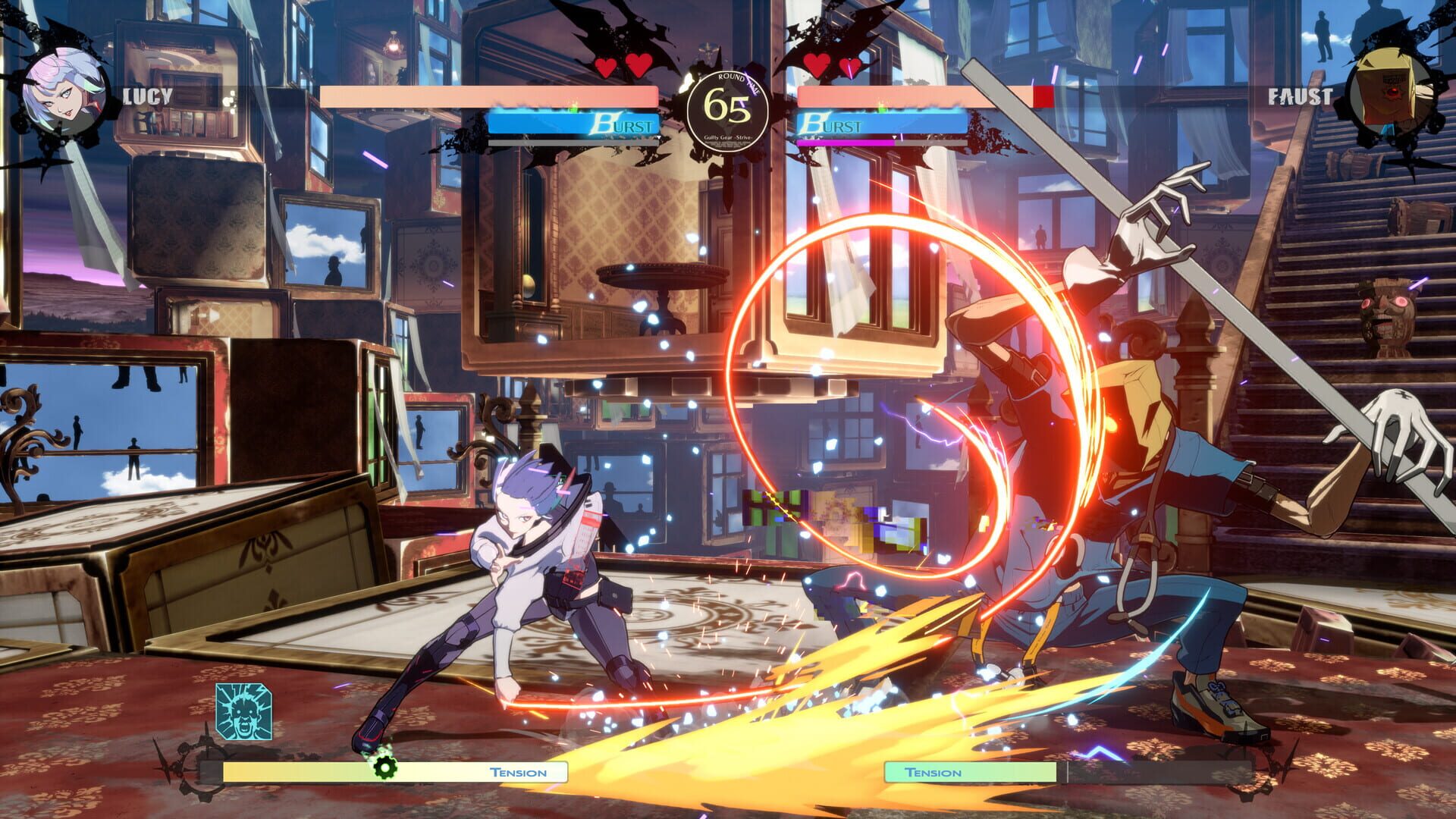Select the FAUST name label
Viewport: 1456px width, 819px height.
point(1301,96)
